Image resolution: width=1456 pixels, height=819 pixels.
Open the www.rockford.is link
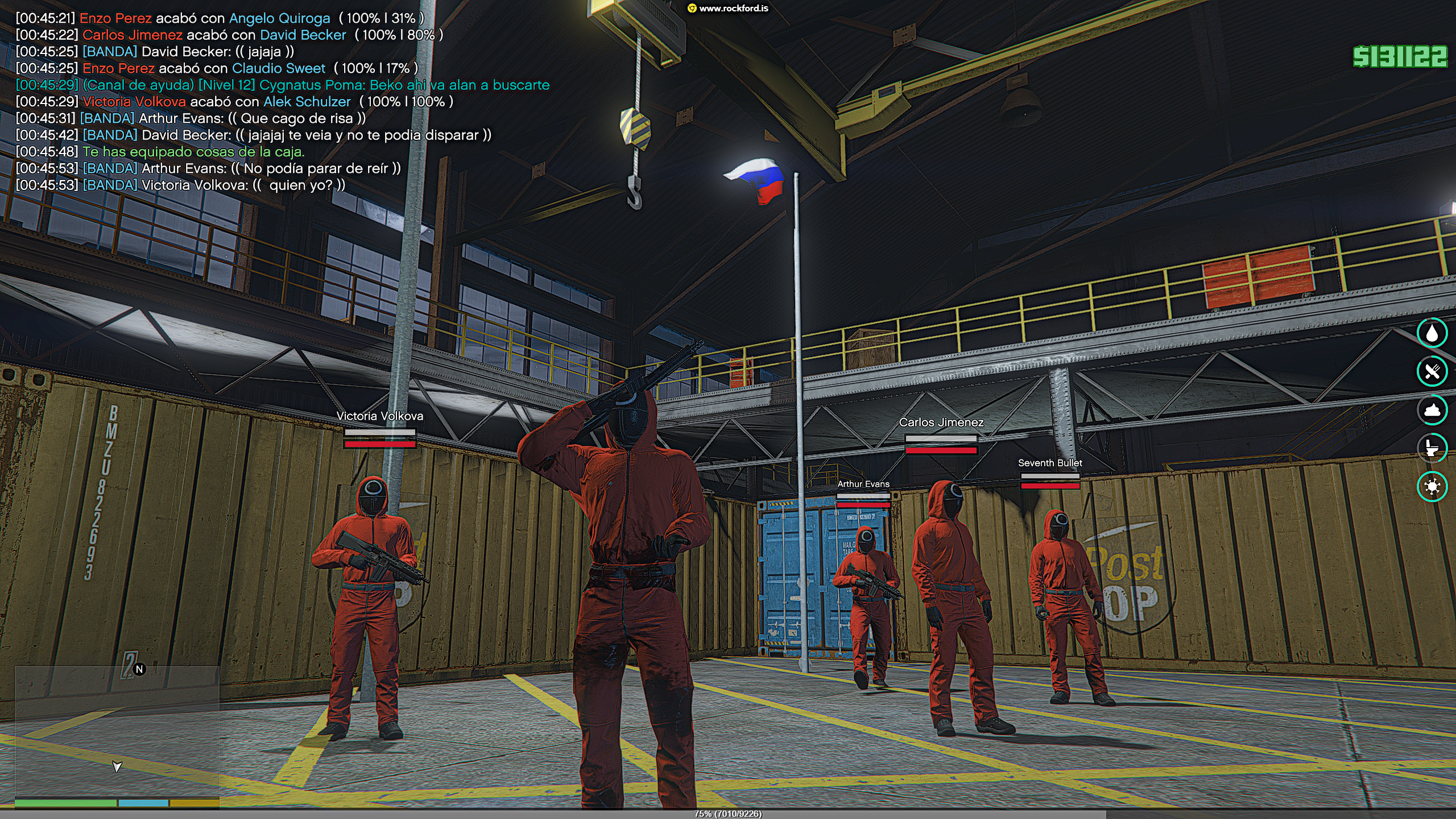coord(733,9)
